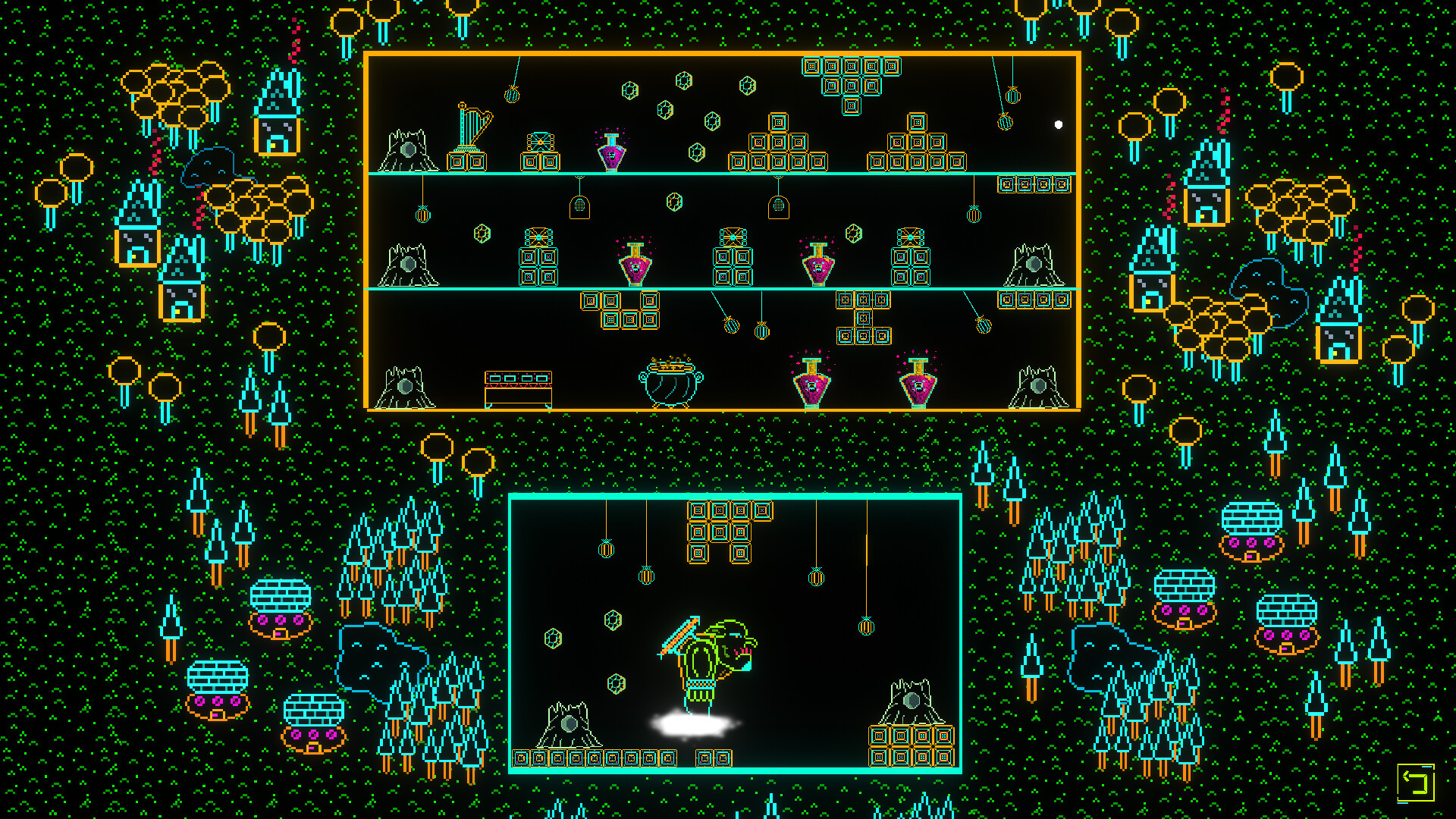1456x819 pixels.
Task: Select the bubbling cauldron on the bottom shelf
Action: coord(669,385)
